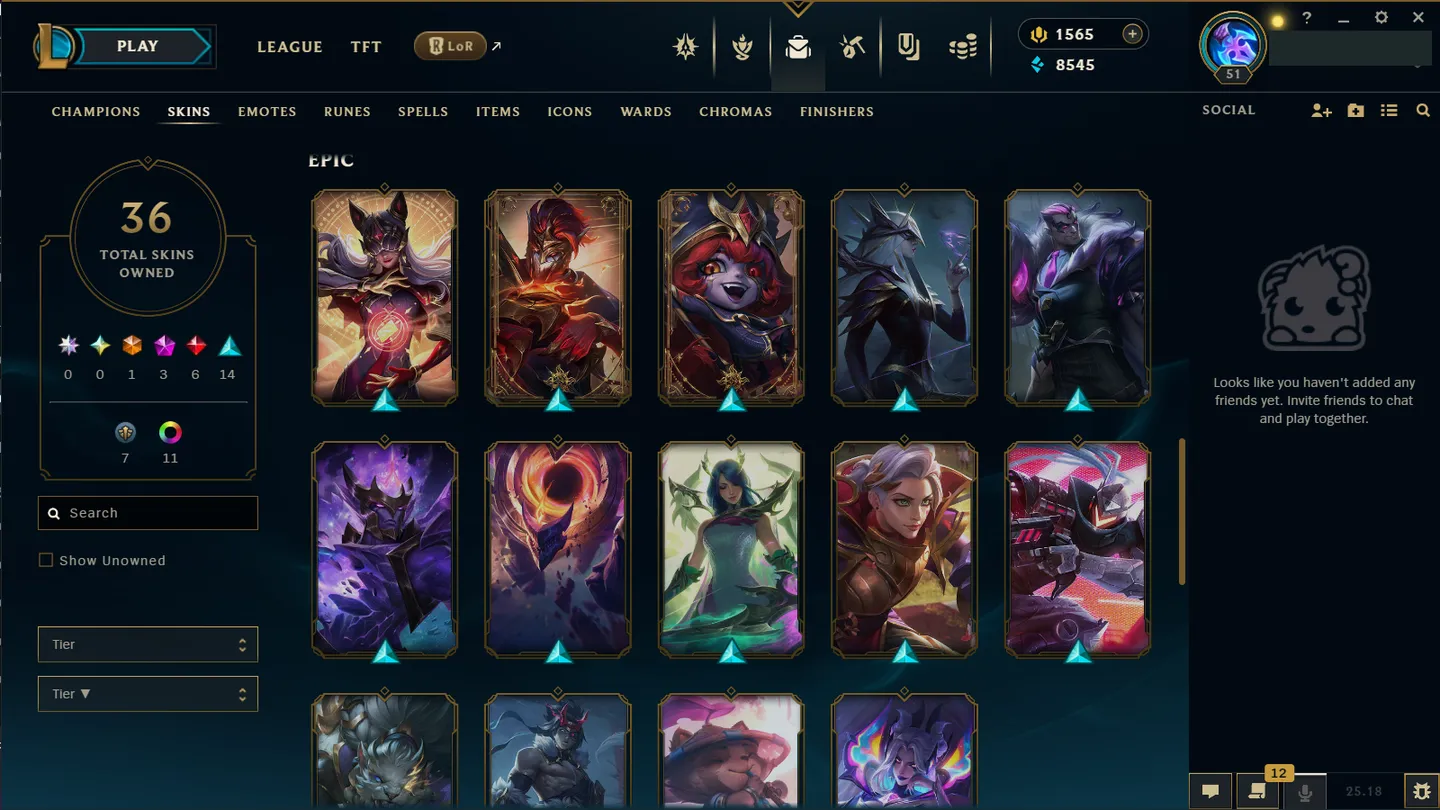Open the Runes tab
Screen dimensions: 1440x810
point(347,112)
